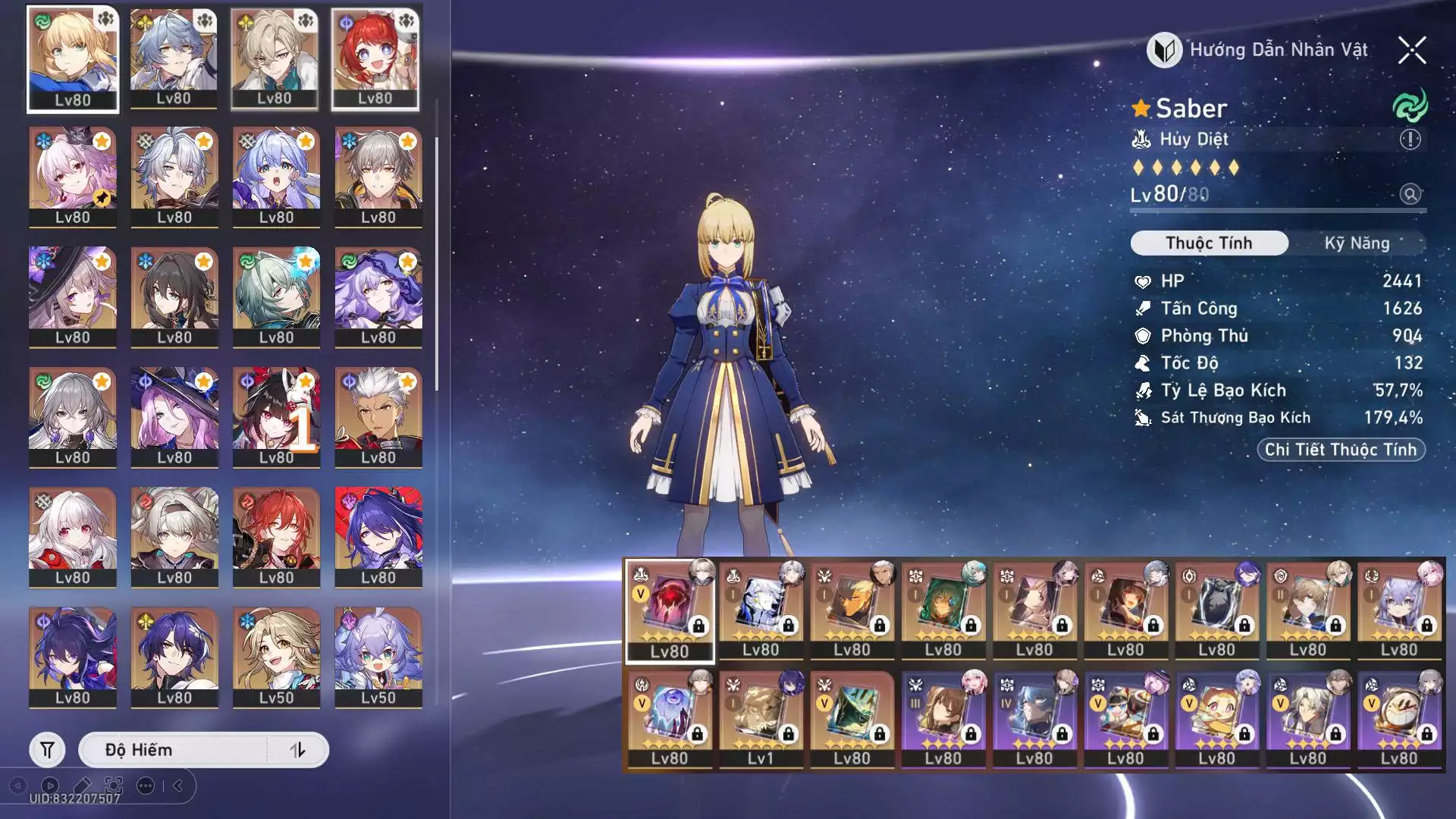Show the Hủy Diệt path info icon

pyautogui.click(x=1410, y=140)
